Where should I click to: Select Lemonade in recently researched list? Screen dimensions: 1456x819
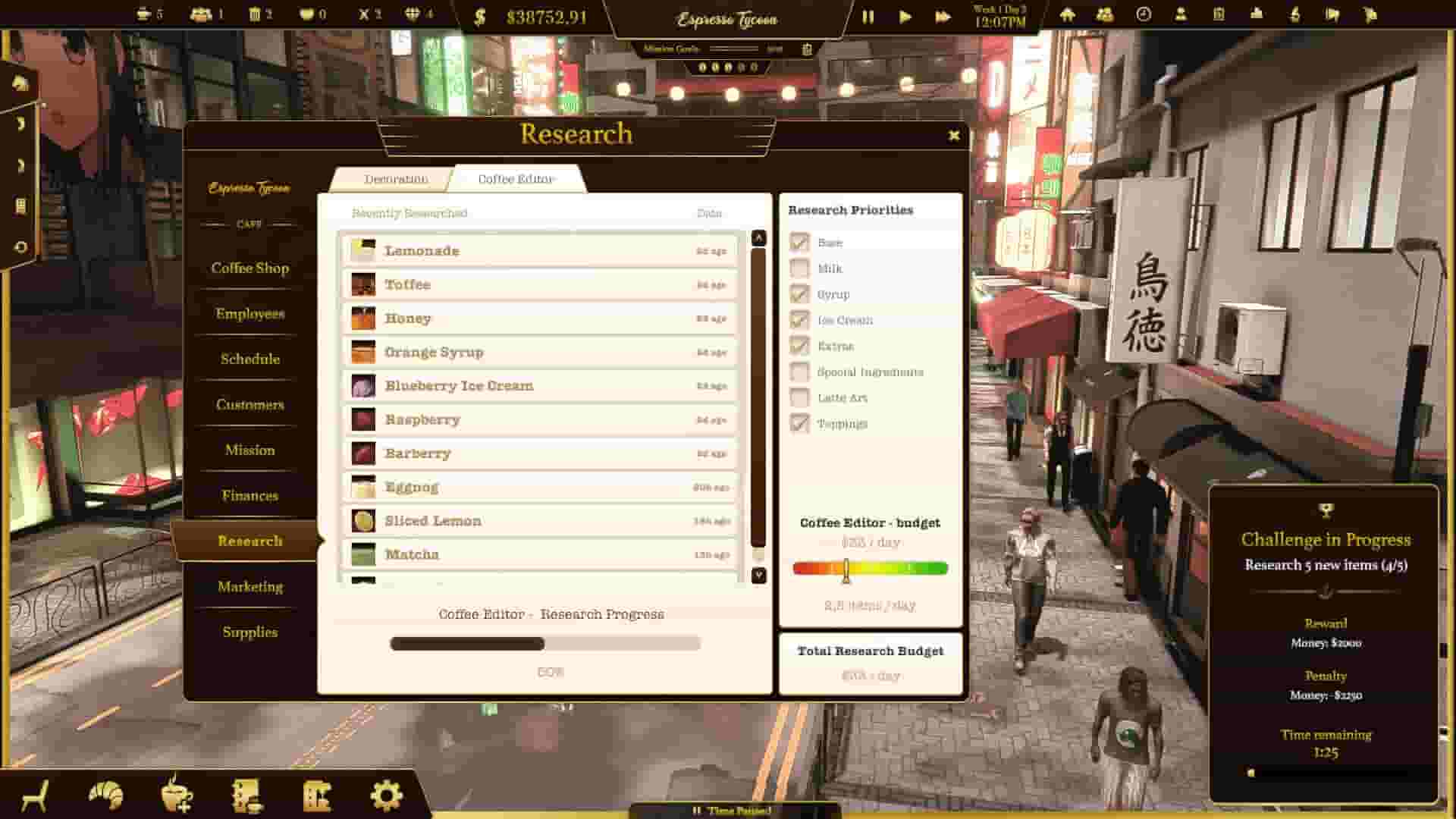point(538,250)
